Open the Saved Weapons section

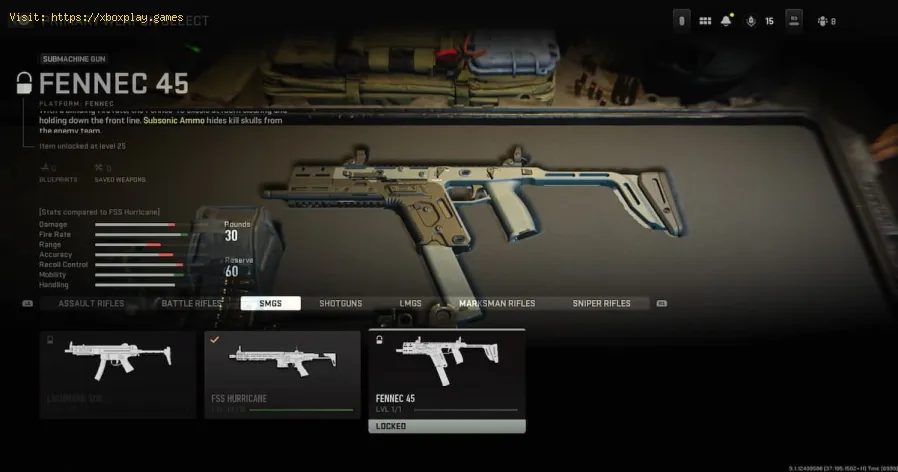122,173
